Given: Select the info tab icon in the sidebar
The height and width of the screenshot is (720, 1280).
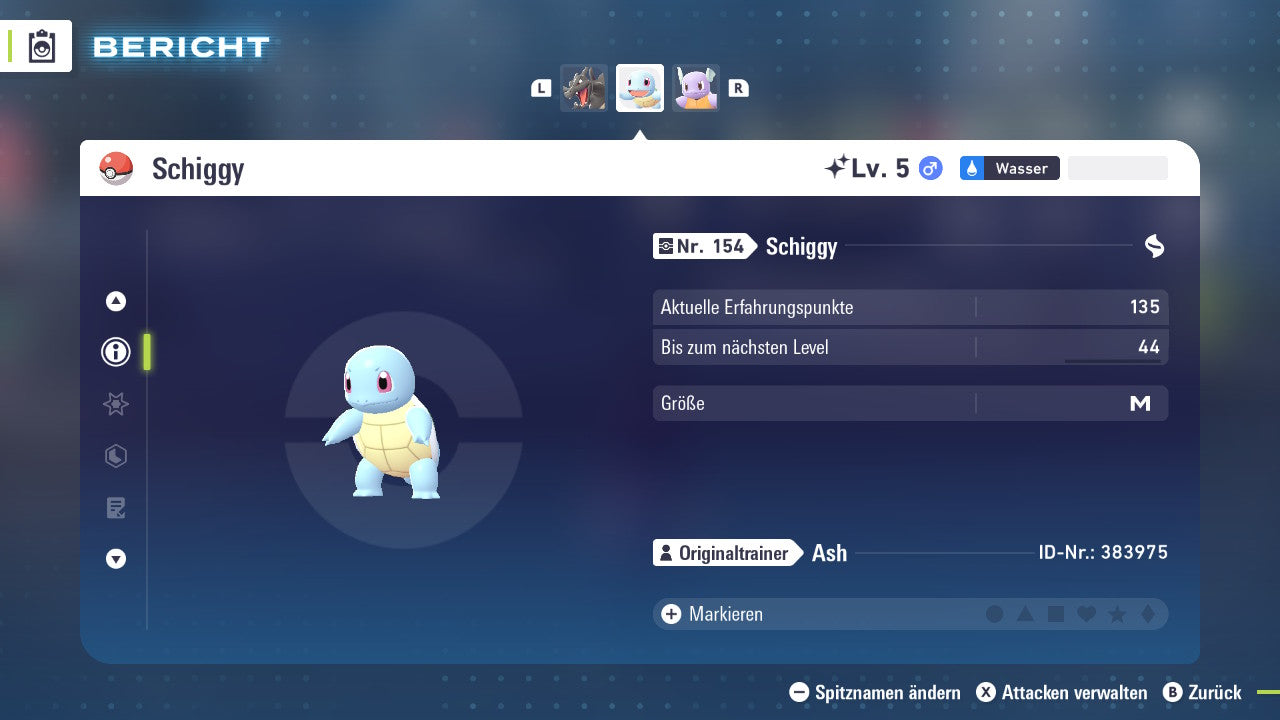Looking at the screenshot, I should pos(116,352).
